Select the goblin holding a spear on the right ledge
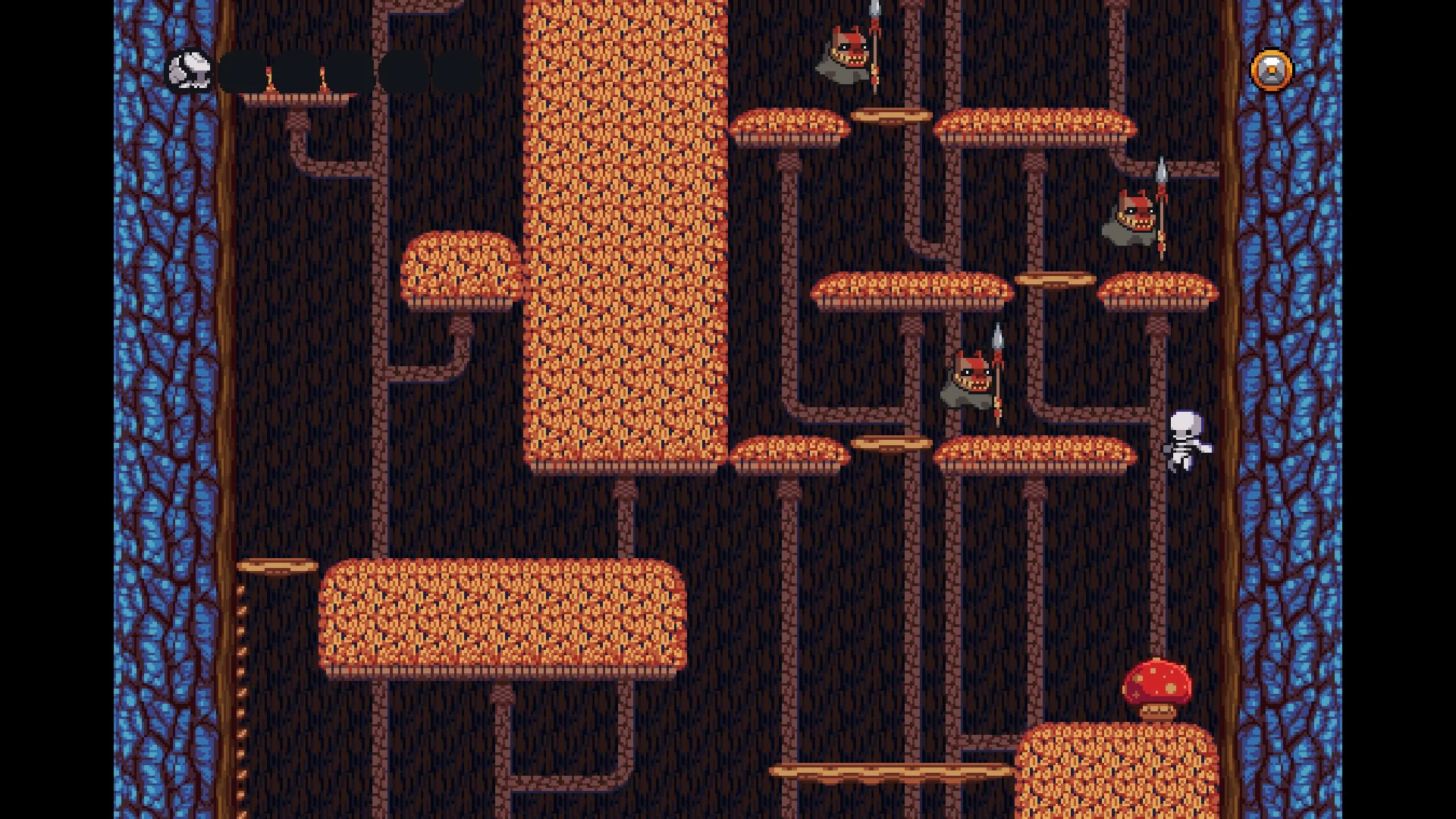 [x=1131, y=220]
